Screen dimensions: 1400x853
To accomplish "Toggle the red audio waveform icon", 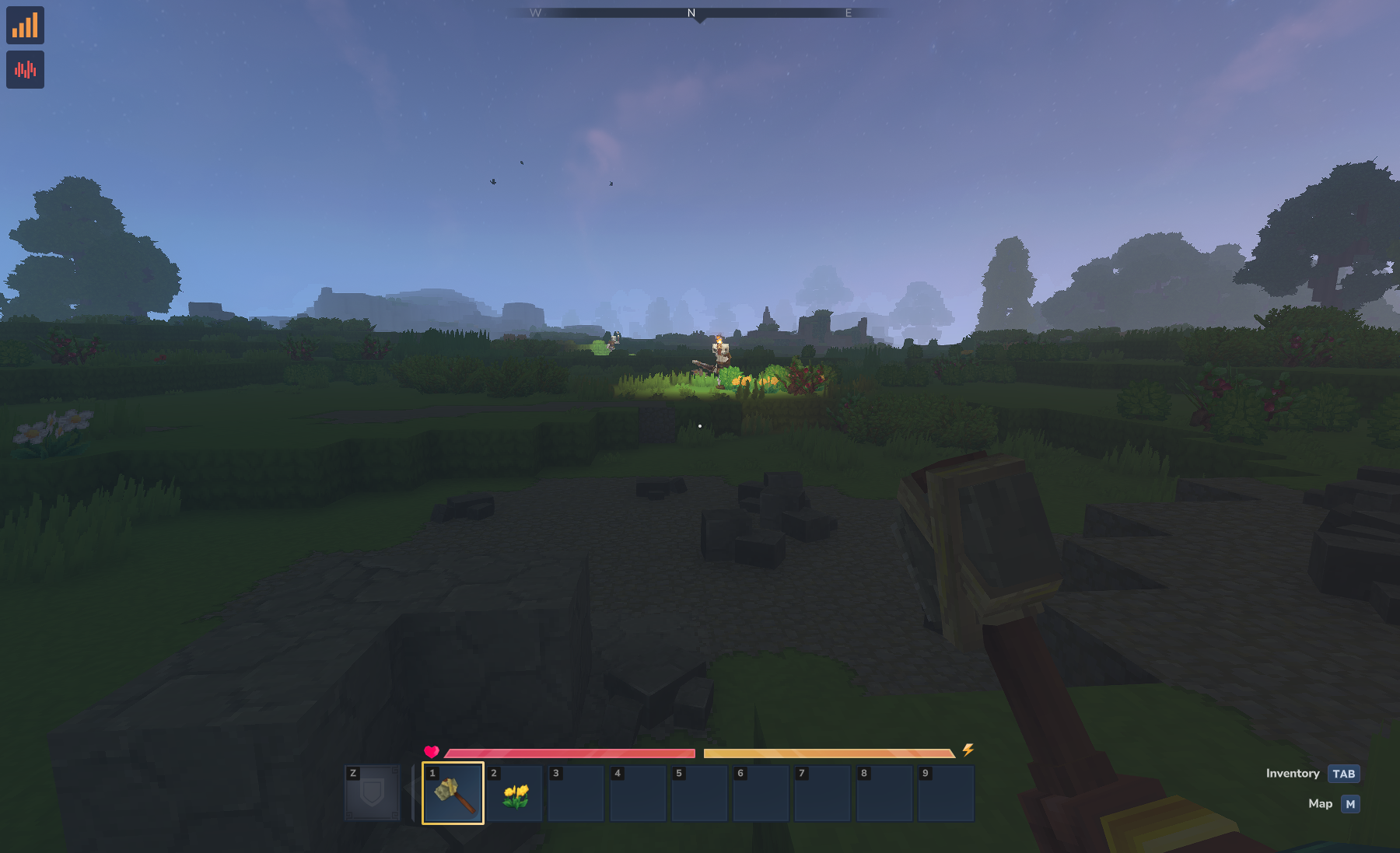I will (x=25, y=70).
